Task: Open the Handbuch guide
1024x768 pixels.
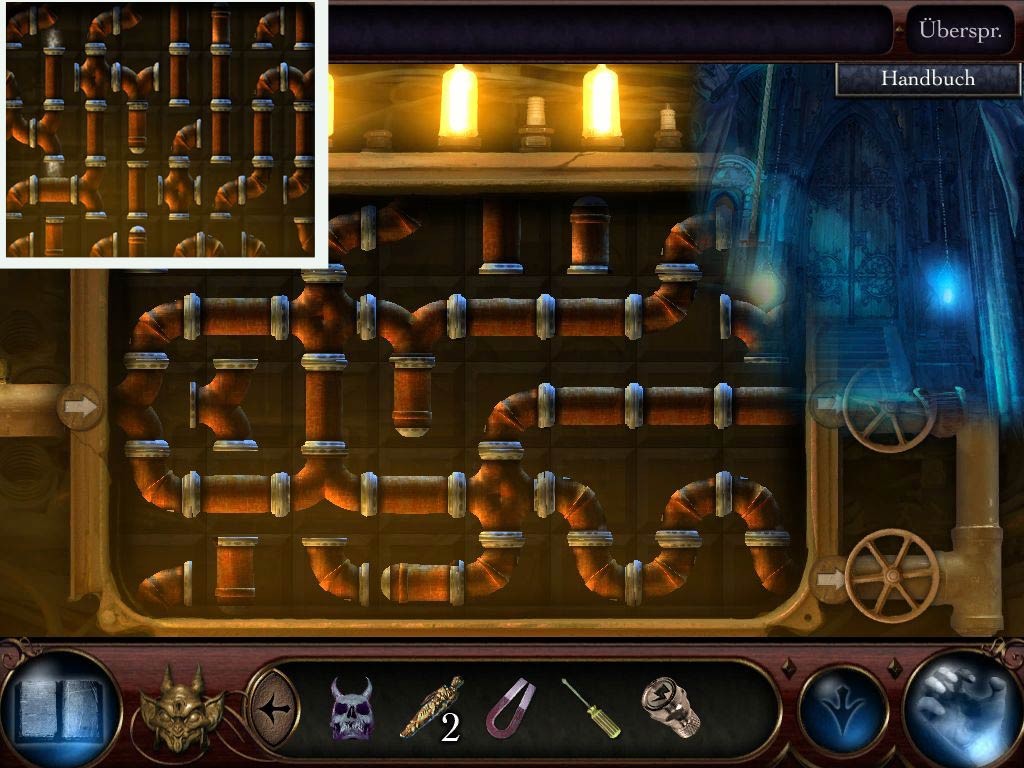Action: (x=927, y=79)
